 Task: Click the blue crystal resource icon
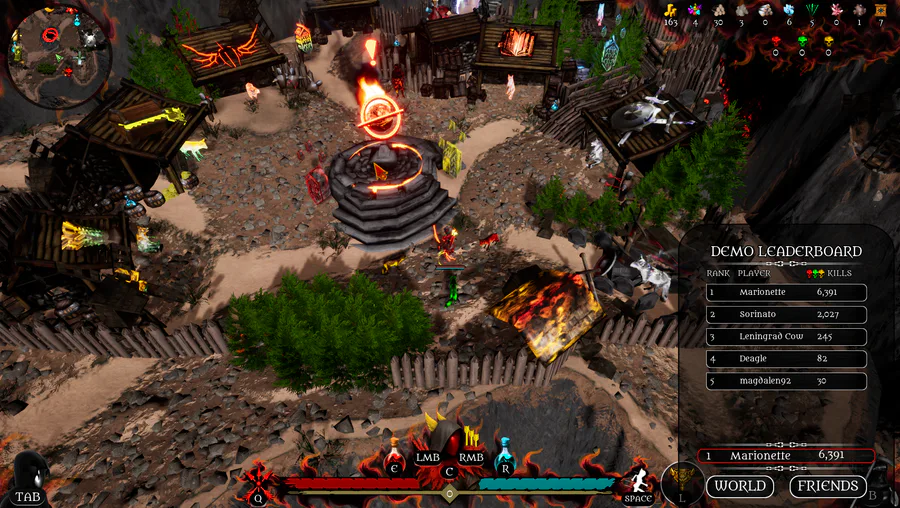tap(788, 9)
